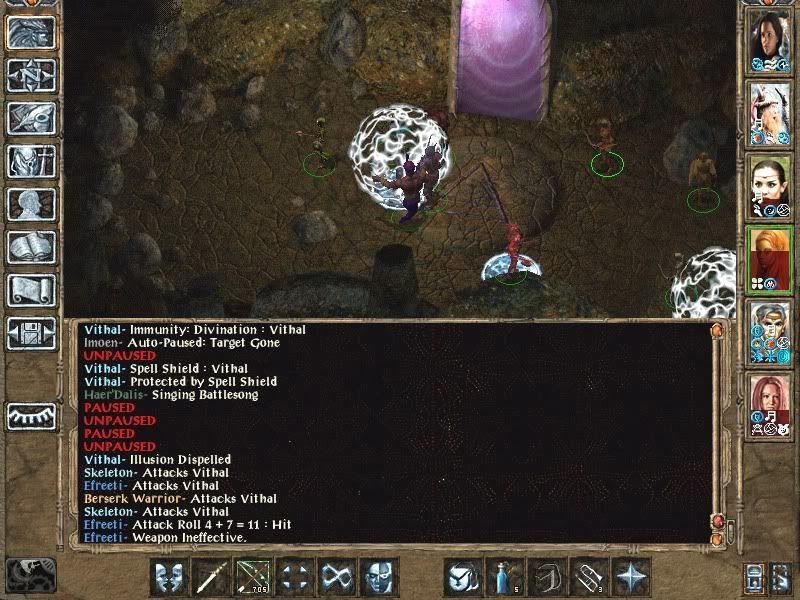The height and width of the screenshot is (600, 800).
Task: Select the entire party with the corner-arrows button
Action: click(x=295, y=577)
